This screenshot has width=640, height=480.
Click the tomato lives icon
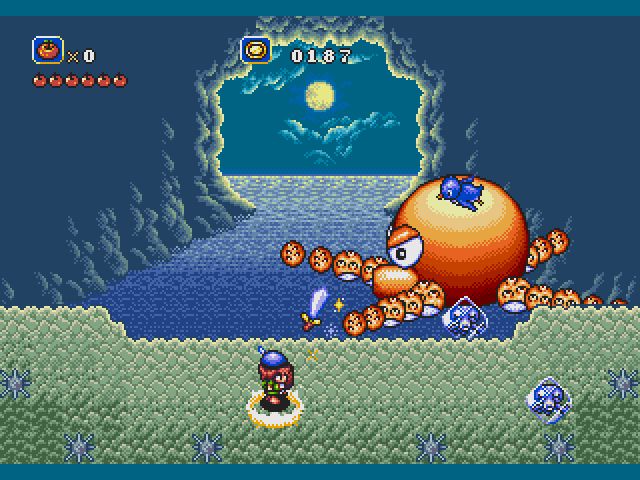(47, 50)
